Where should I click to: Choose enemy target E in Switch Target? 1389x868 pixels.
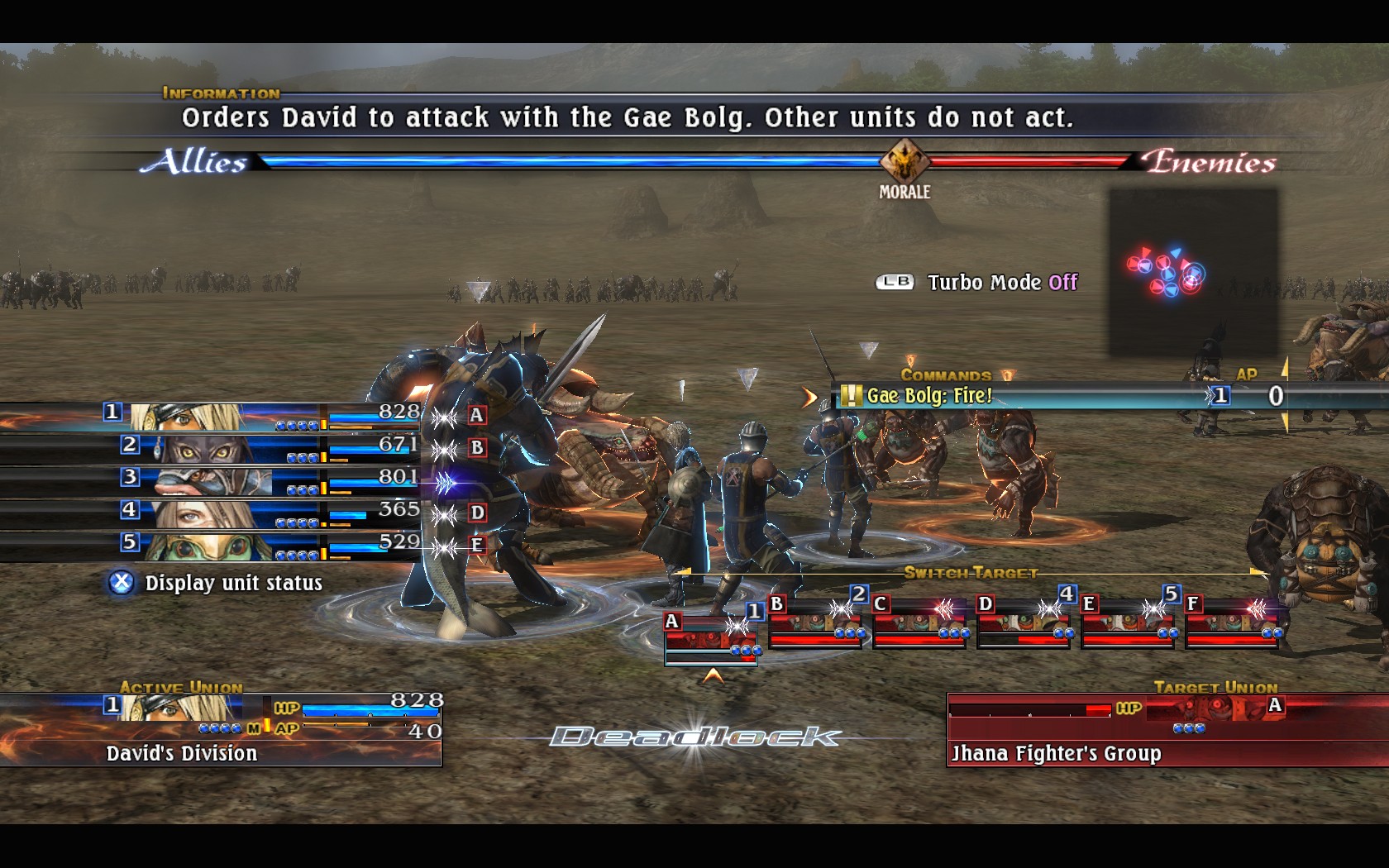click(x=1128, y=622)
